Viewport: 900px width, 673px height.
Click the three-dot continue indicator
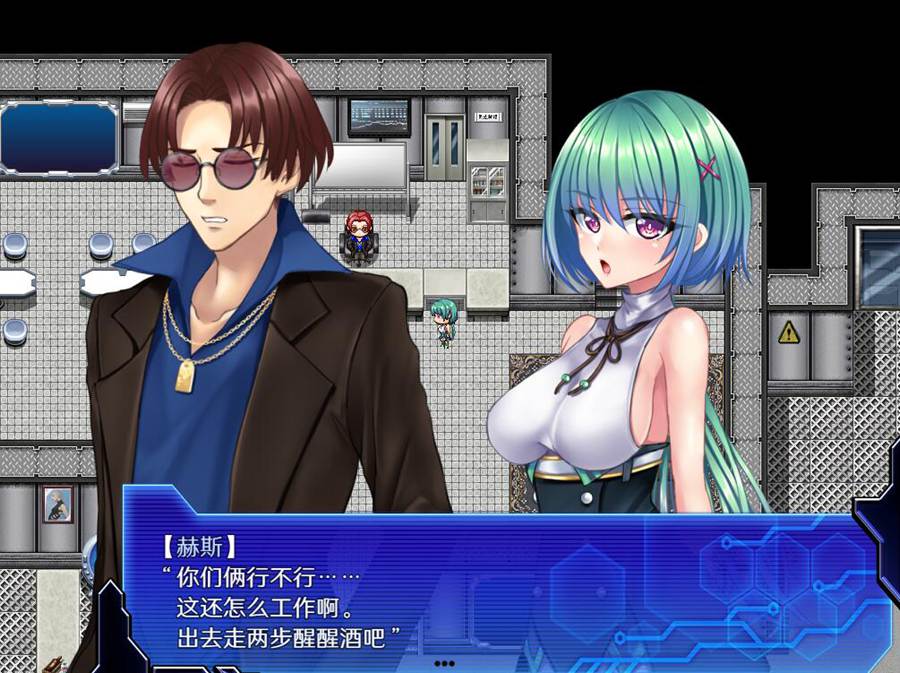click(444, 662)
